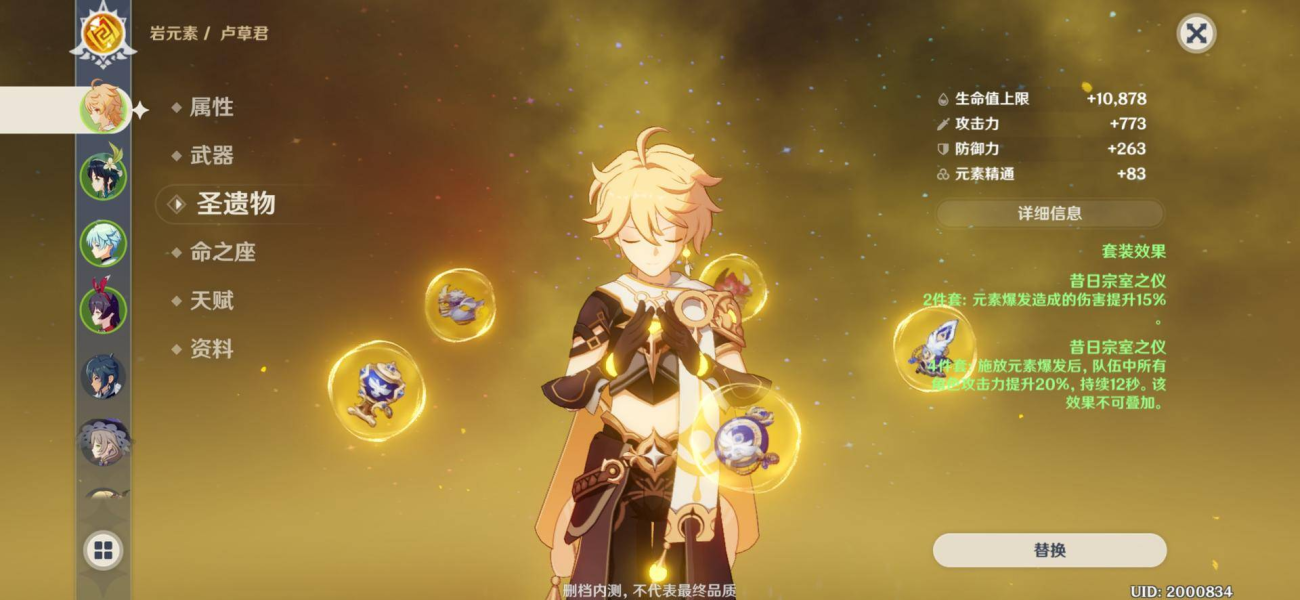
Task: Open the 资料 profile page
Action: [211, 349]
